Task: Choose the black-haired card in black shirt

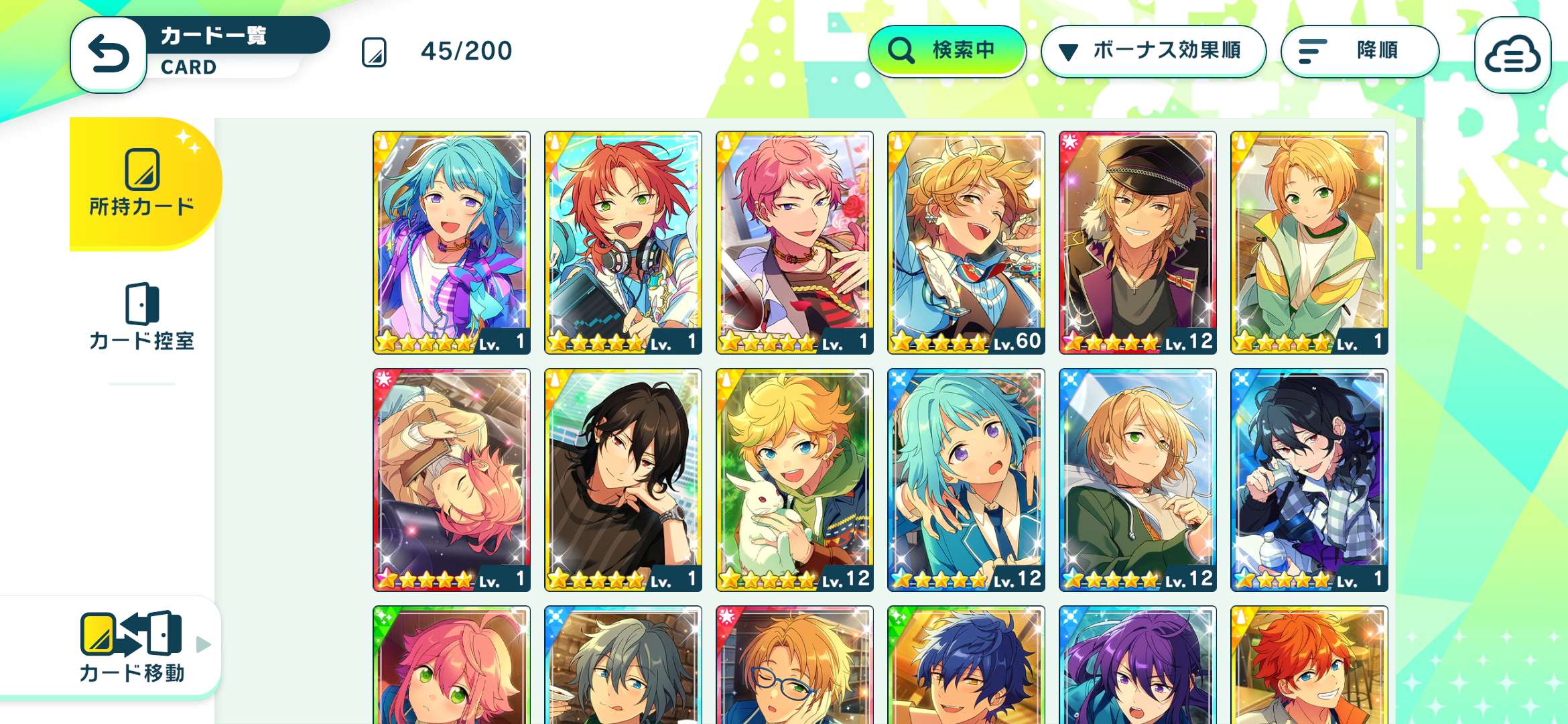Action: tap(623, 480)
